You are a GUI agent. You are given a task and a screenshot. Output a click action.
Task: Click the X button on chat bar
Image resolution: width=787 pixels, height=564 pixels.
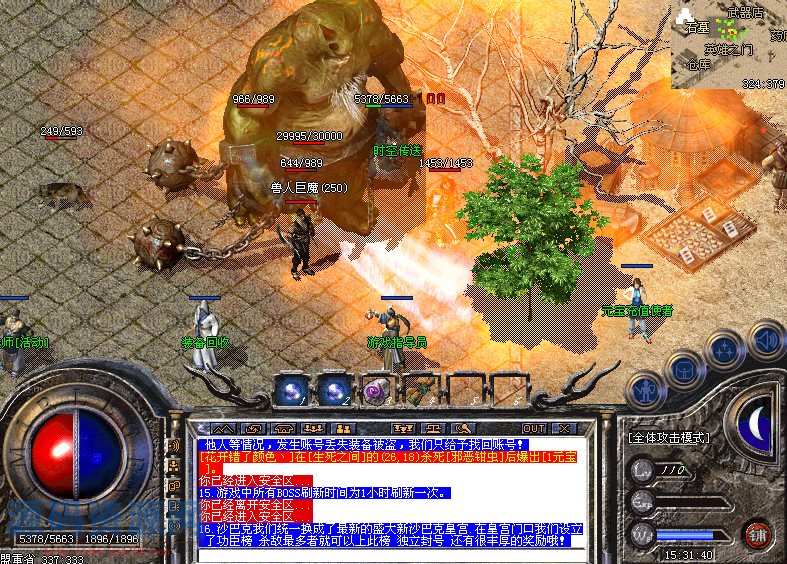(x=565, y=427)
